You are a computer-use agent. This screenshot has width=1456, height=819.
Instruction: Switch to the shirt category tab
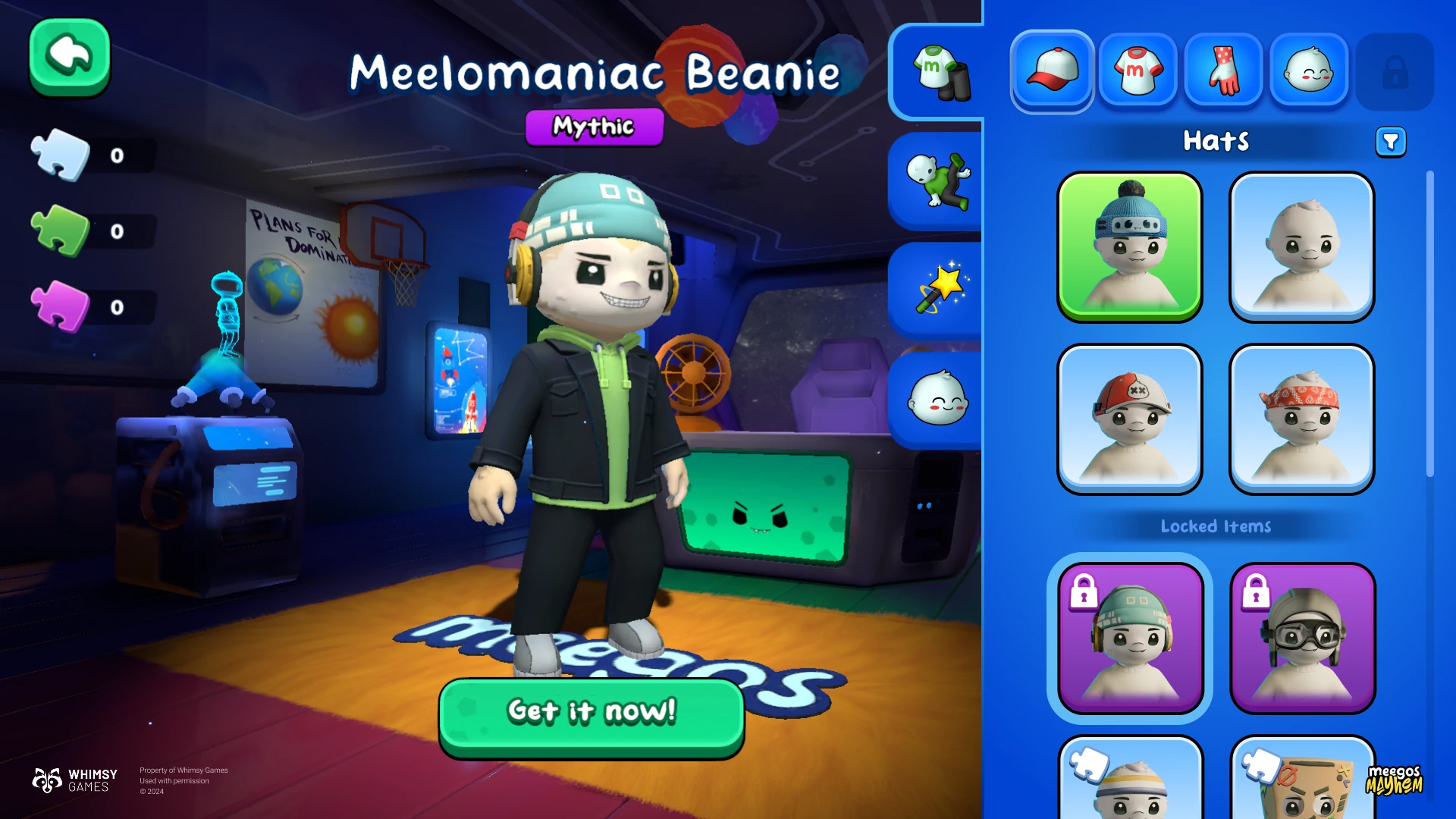tap(1137, 71)
